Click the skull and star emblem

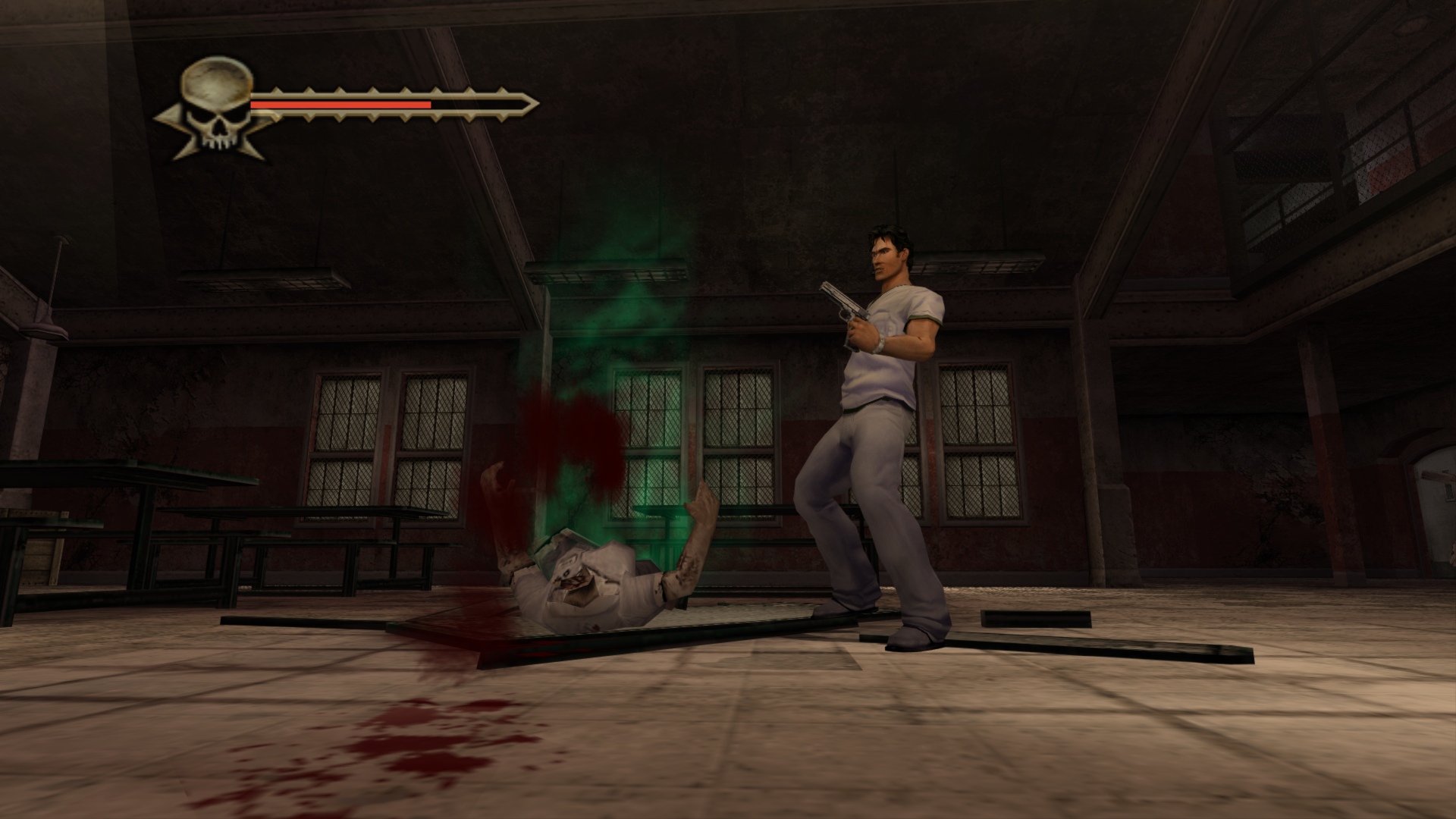point(217,110)
